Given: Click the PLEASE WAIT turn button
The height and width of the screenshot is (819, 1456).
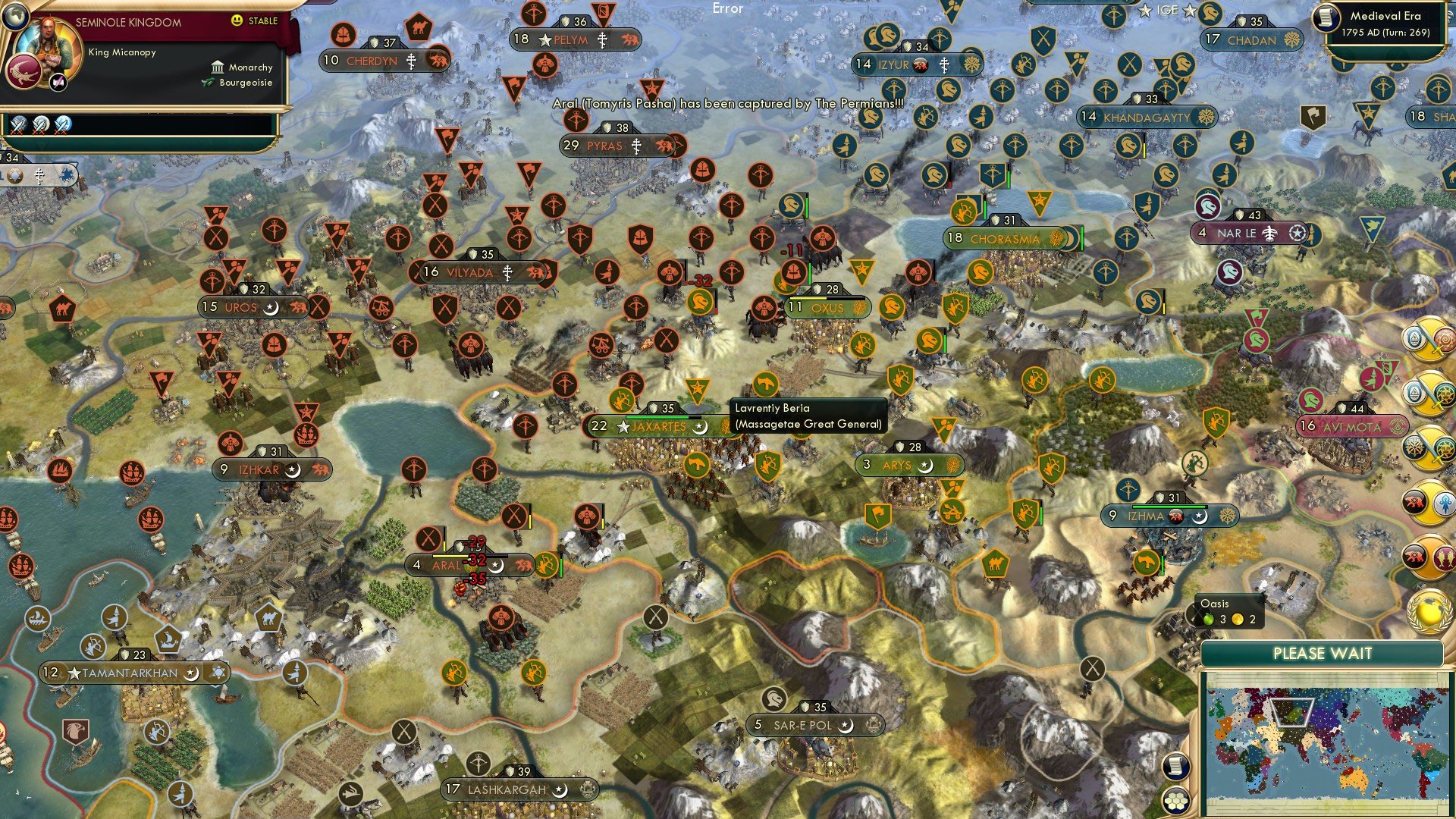Looking at the screenshot, I should (x=1322, y=654).
